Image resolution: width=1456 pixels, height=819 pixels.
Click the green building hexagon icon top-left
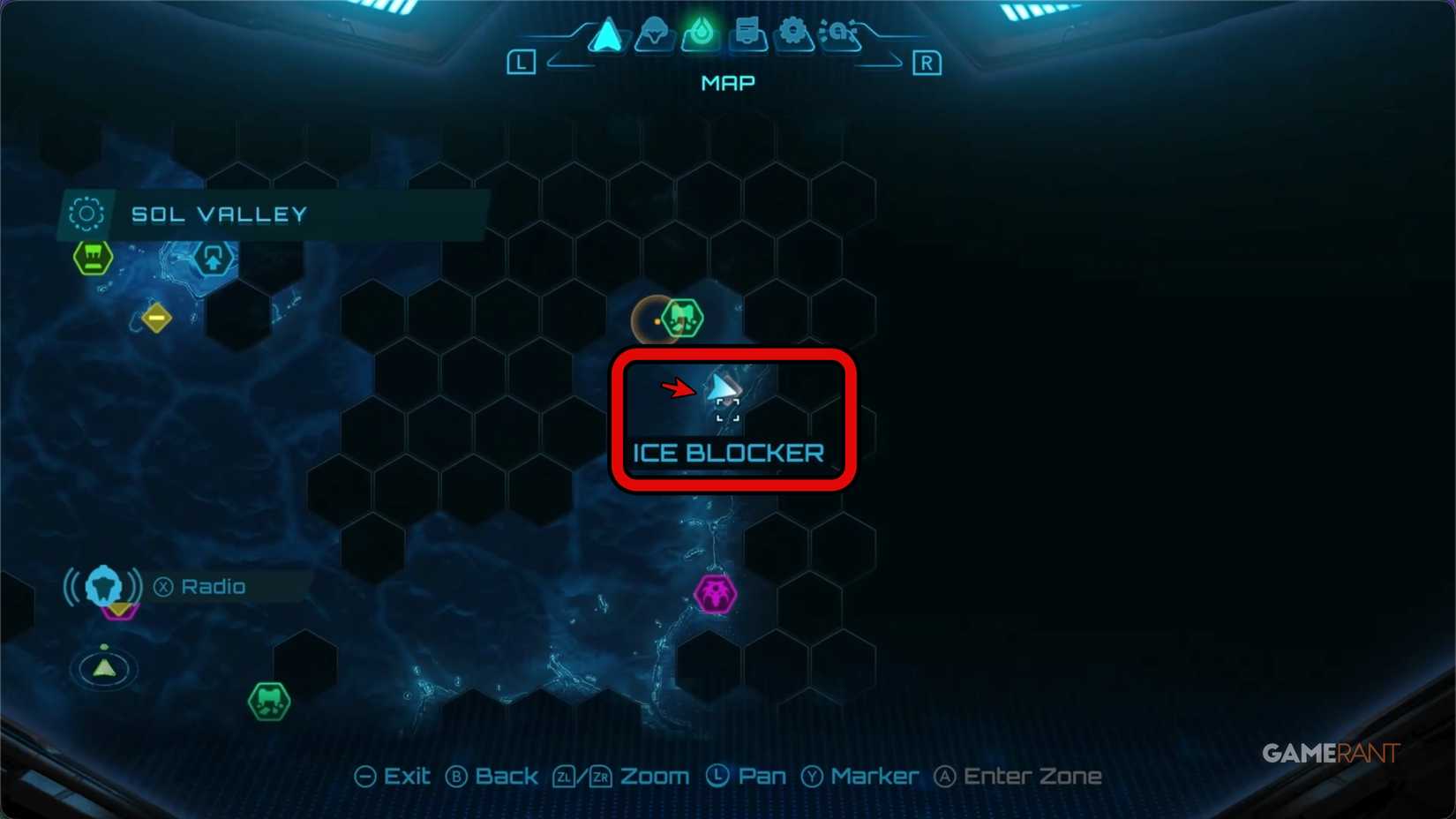(x=91, y=258)
